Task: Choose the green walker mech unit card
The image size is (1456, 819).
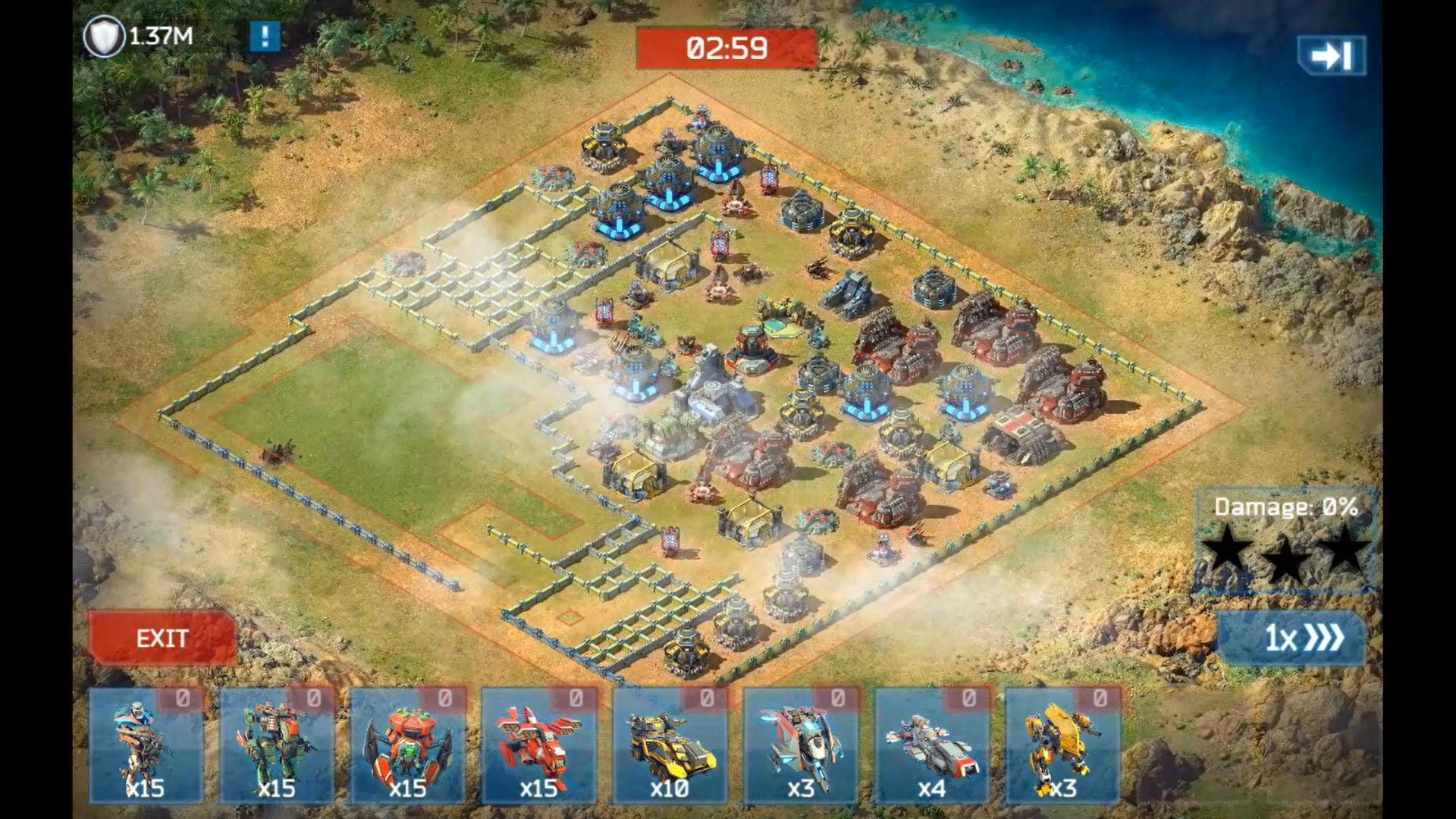Action: 277,746
